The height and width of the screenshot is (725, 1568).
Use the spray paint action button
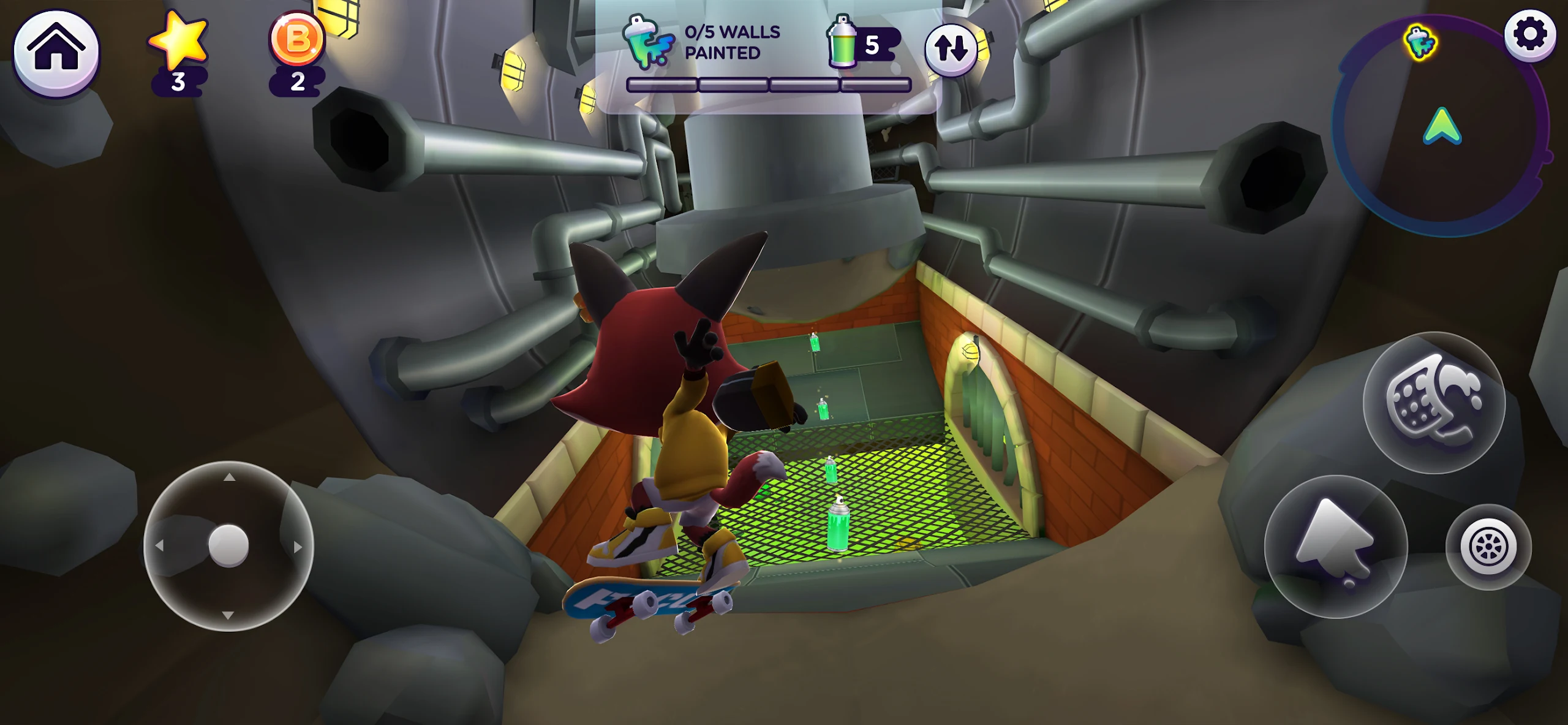click(1434, 402)
